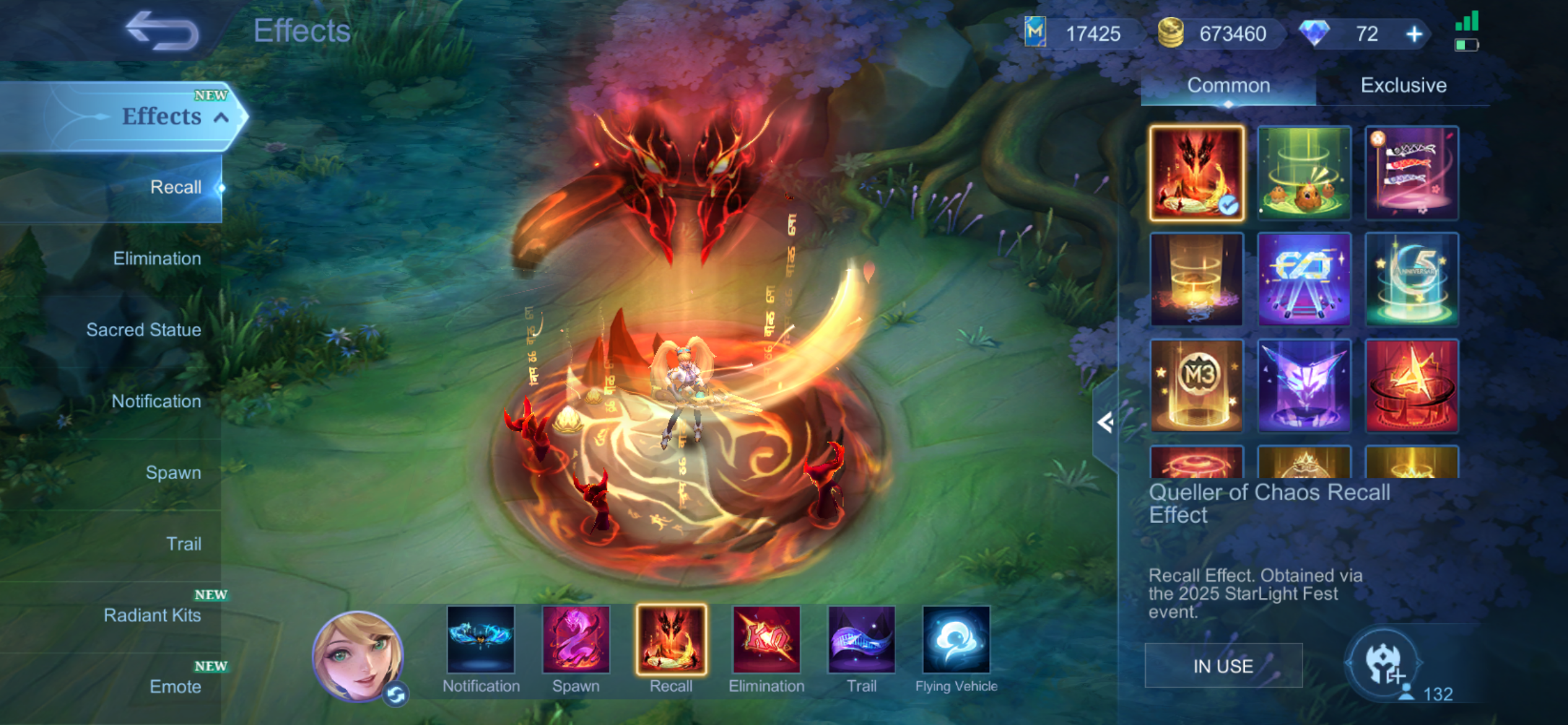Add diamonds with the plus button
The image size is (1568, 725).
point(1414,34)
